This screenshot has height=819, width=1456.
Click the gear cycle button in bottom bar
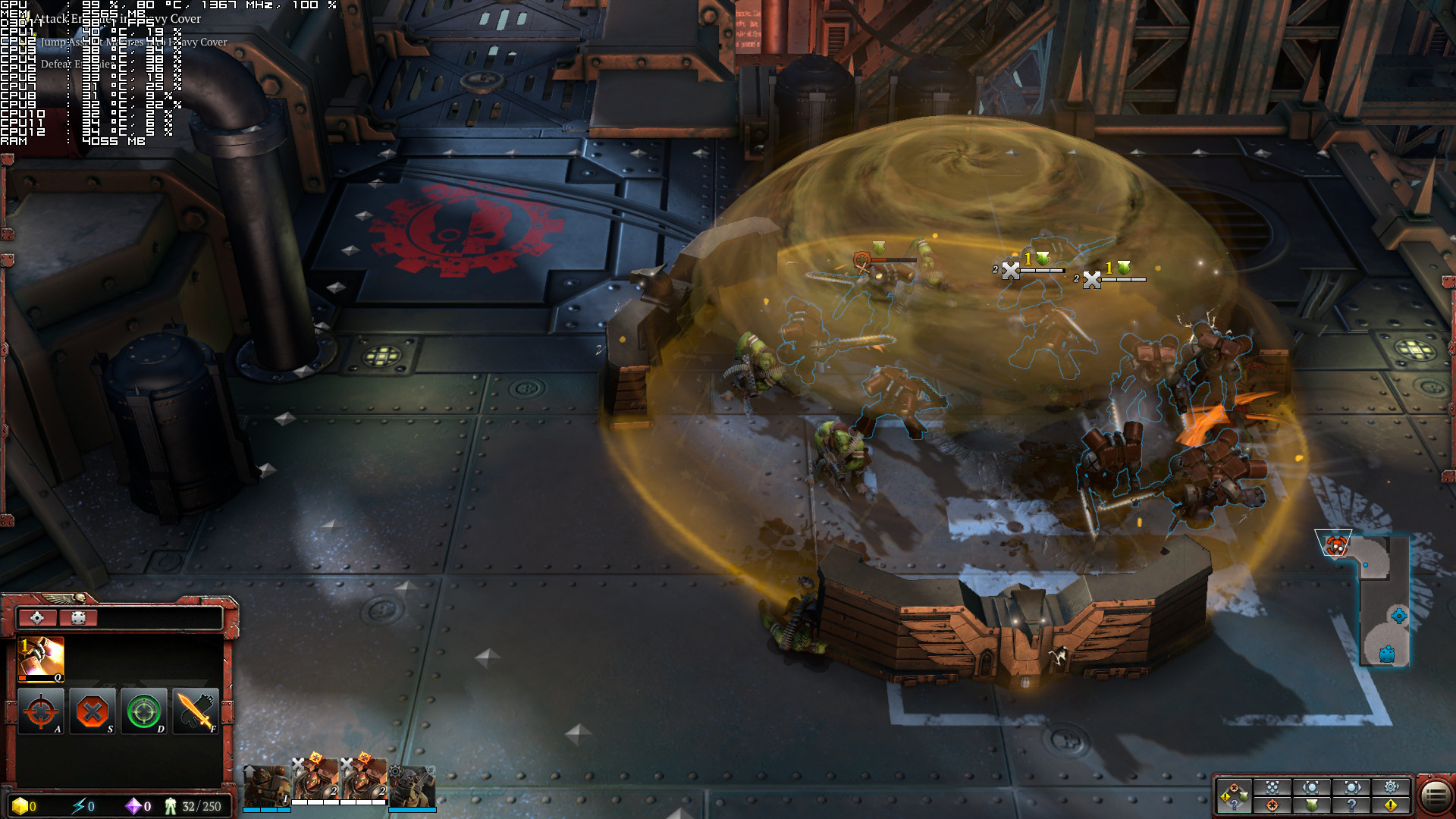pyautogui.click(x=1391, y=787)
